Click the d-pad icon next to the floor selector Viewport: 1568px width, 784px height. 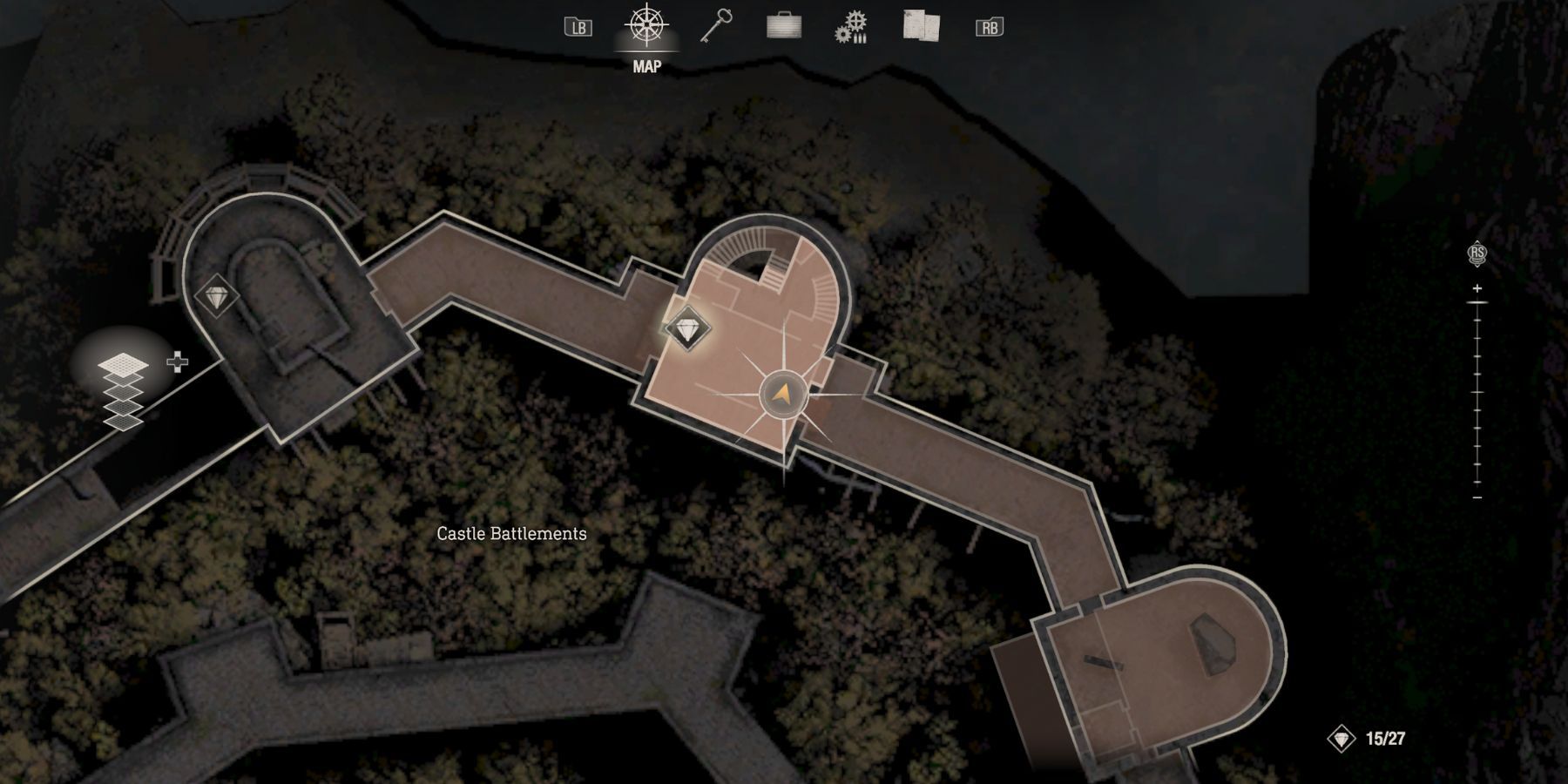pyautogui.click(x=178, y=362)
